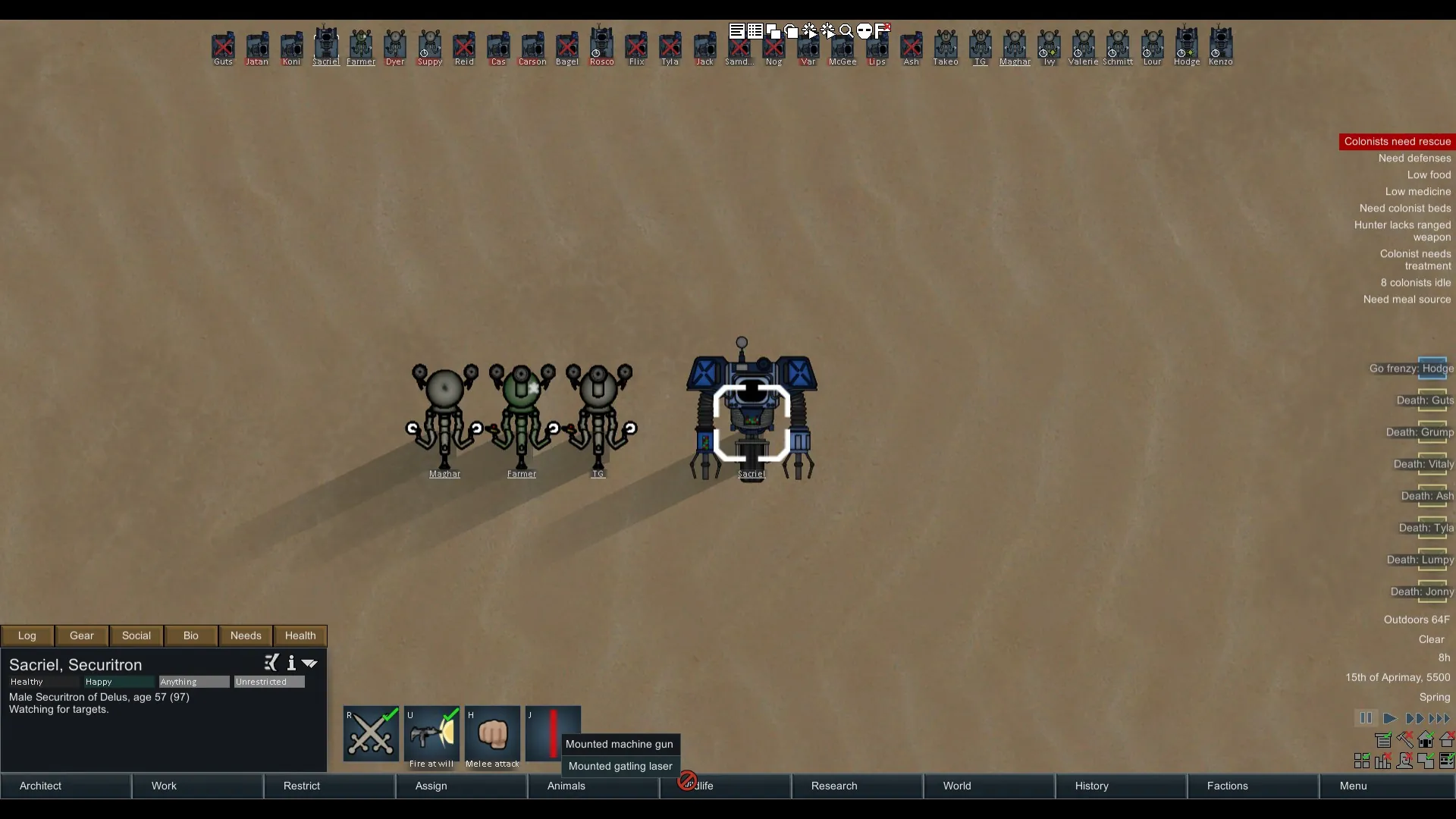Toggle the drafted crossed-swords button
The height and width of the screenshot is (819, 1456).
[x=371, y=733]
